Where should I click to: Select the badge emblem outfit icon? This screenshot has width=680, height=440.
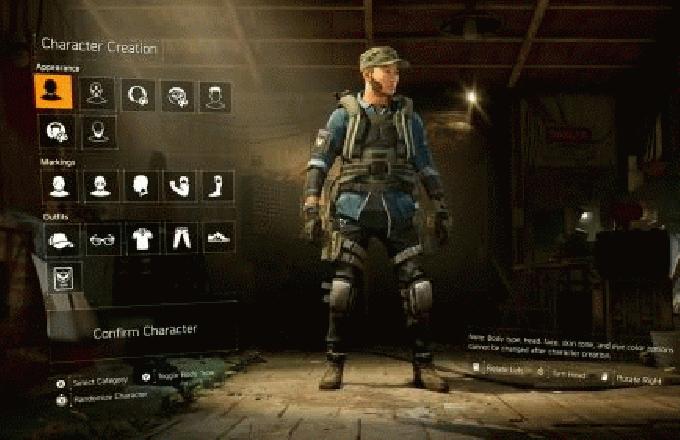tap(66, 278)
